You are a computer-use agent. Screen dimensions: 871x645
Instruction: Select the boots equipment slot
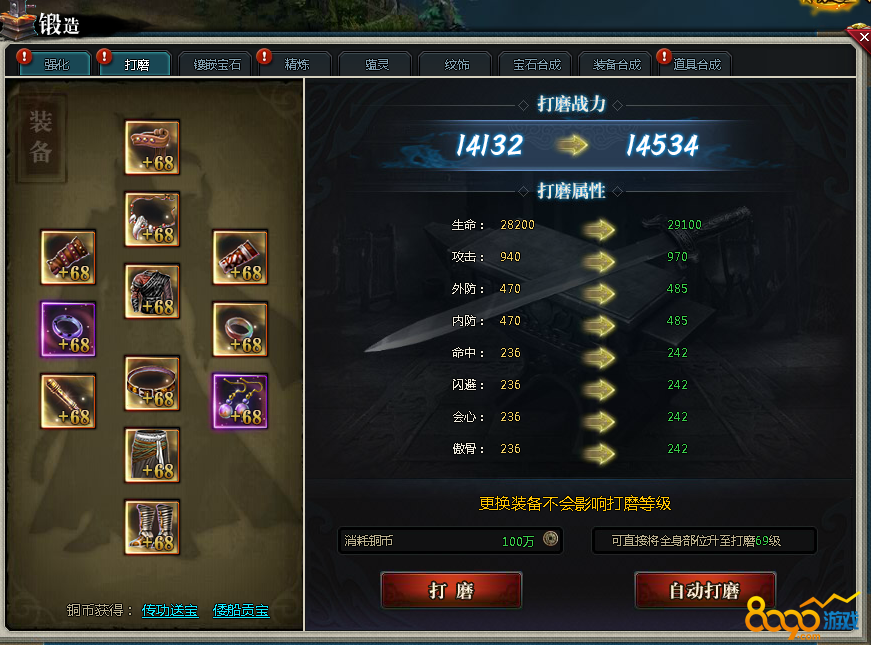(152, 527)
